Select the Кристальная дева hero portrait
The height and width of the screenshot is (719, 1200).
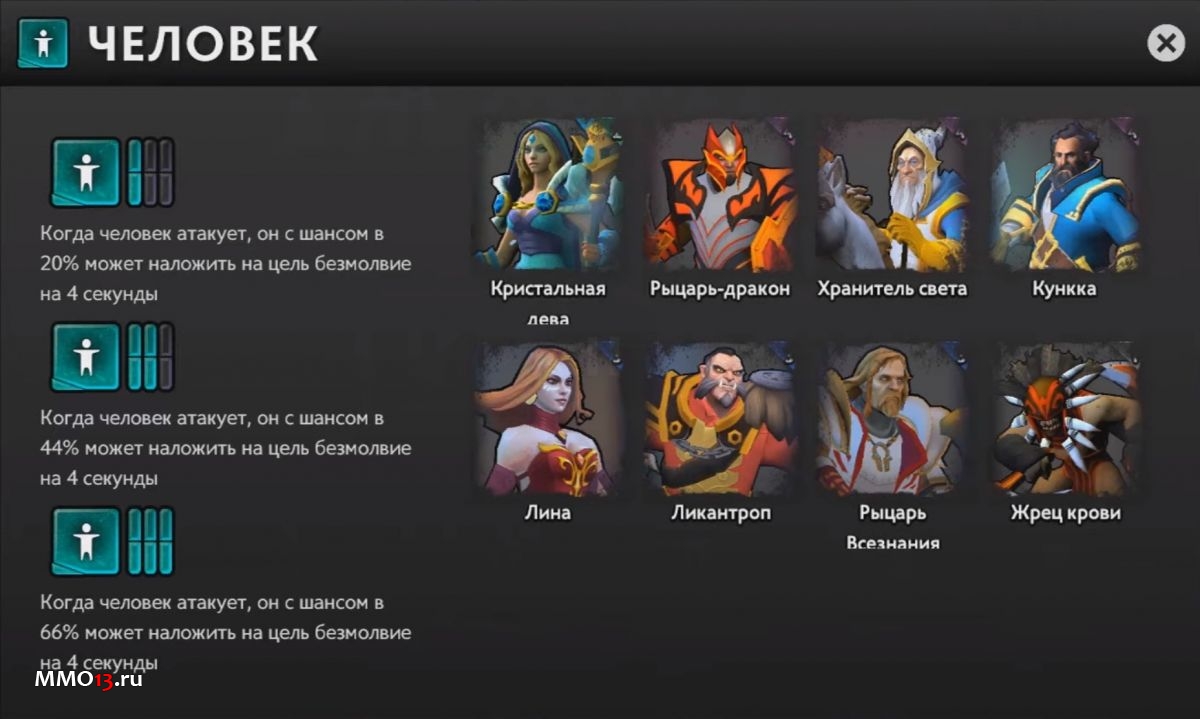547,193
